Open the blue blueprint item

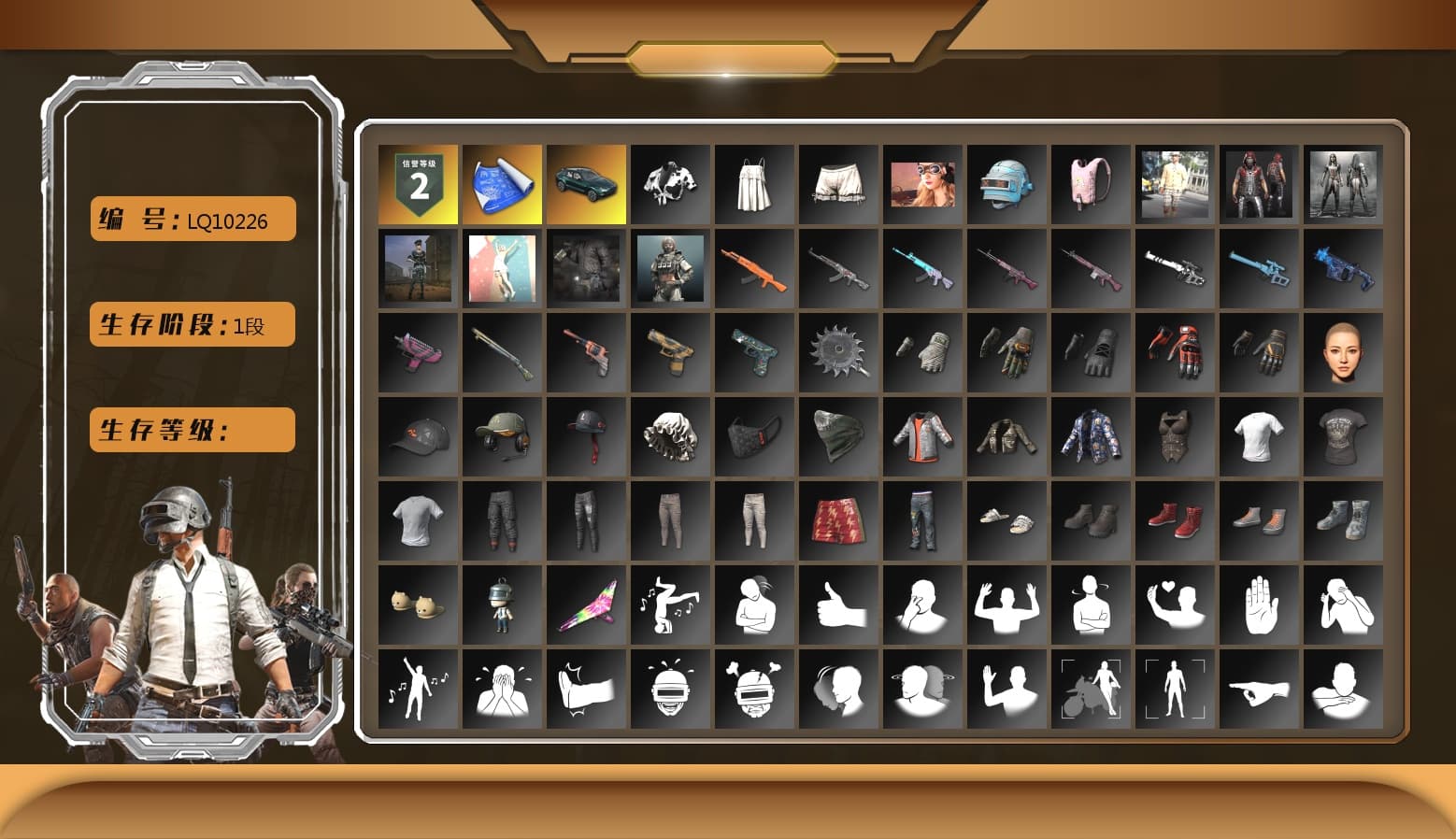point(501,182)
